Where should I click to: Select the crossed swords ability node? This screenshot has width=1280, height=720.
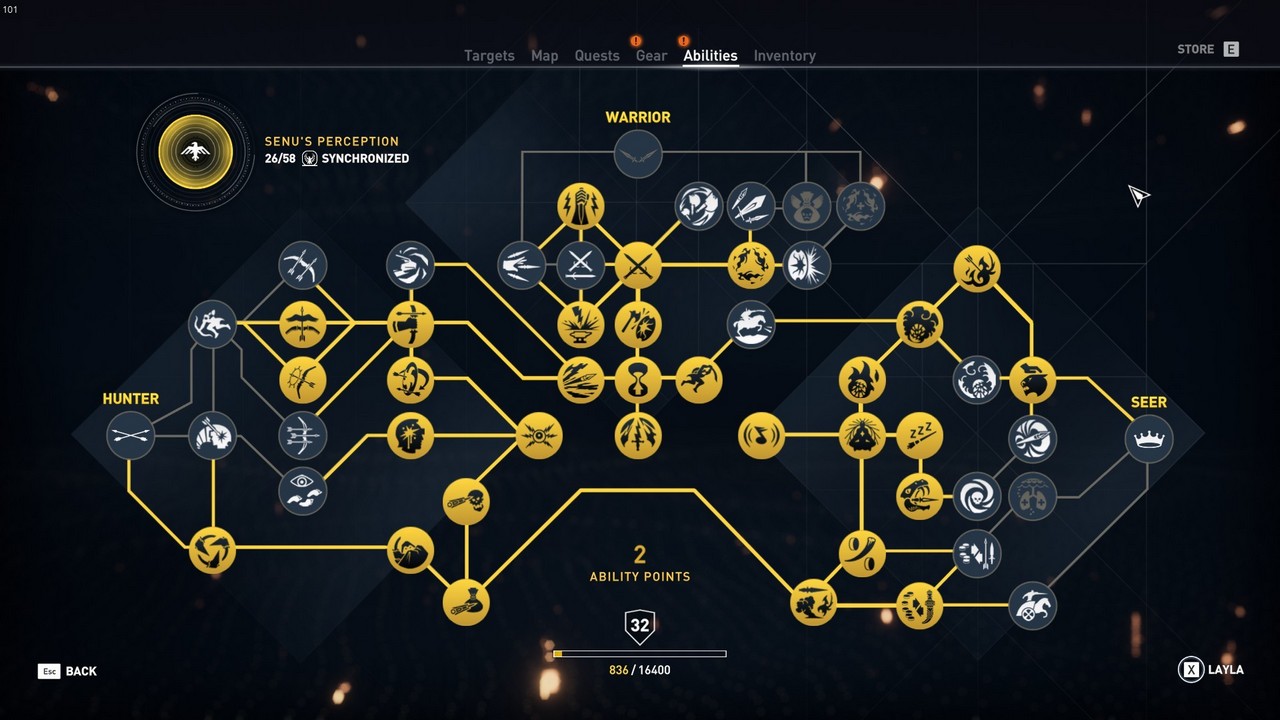[x=638, y=265]
